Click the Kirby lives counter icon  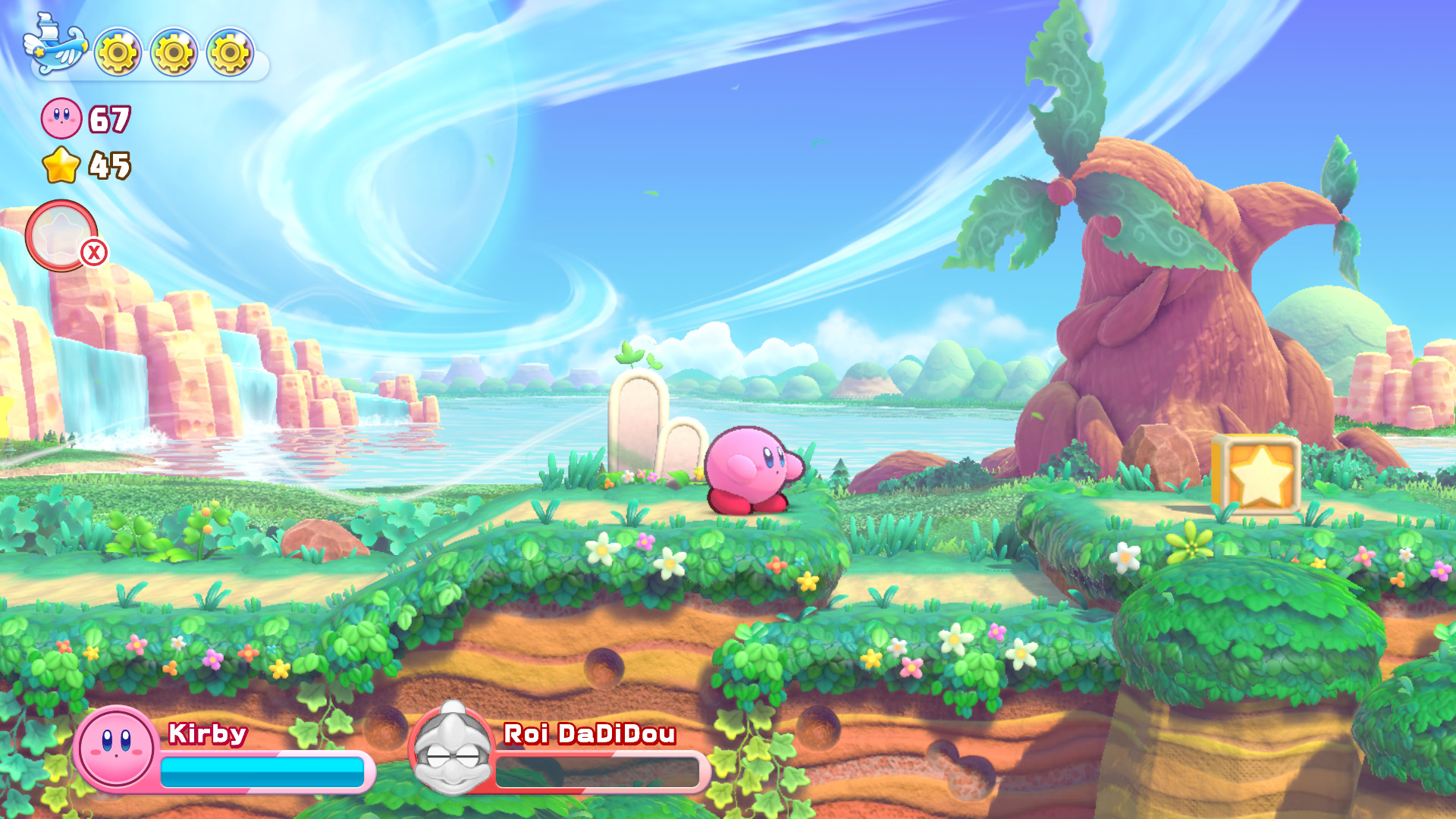point(61,118)
